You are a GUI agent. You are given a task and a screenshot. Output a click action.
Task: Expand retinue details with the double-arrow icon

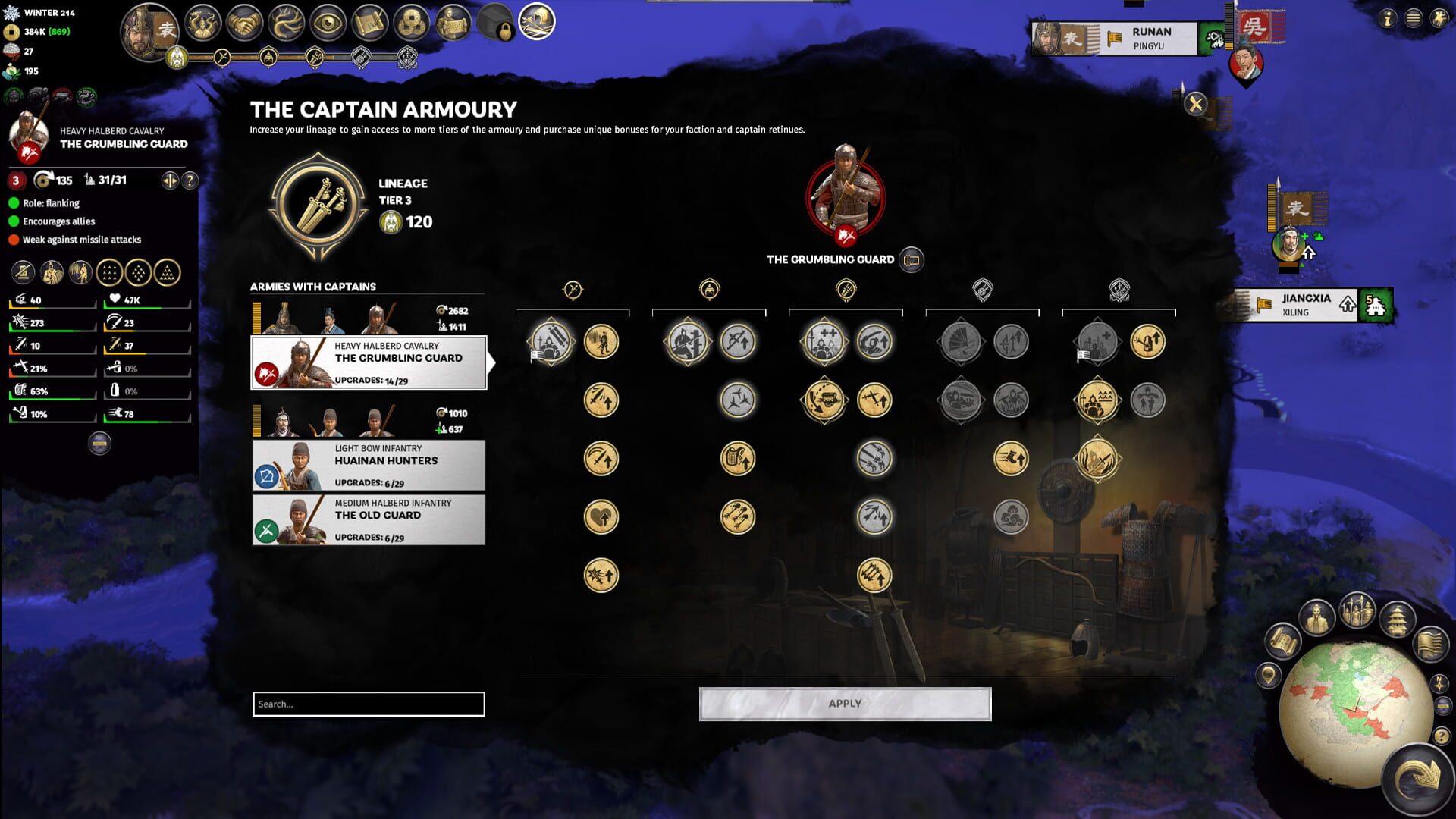coord(168,182)
